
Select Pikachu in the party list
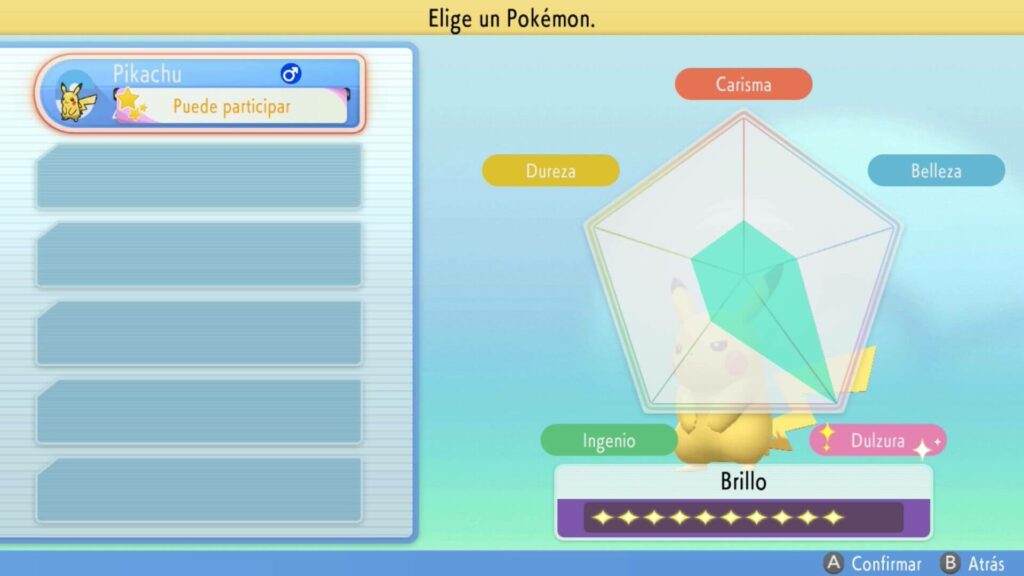[x=200, y=93]
